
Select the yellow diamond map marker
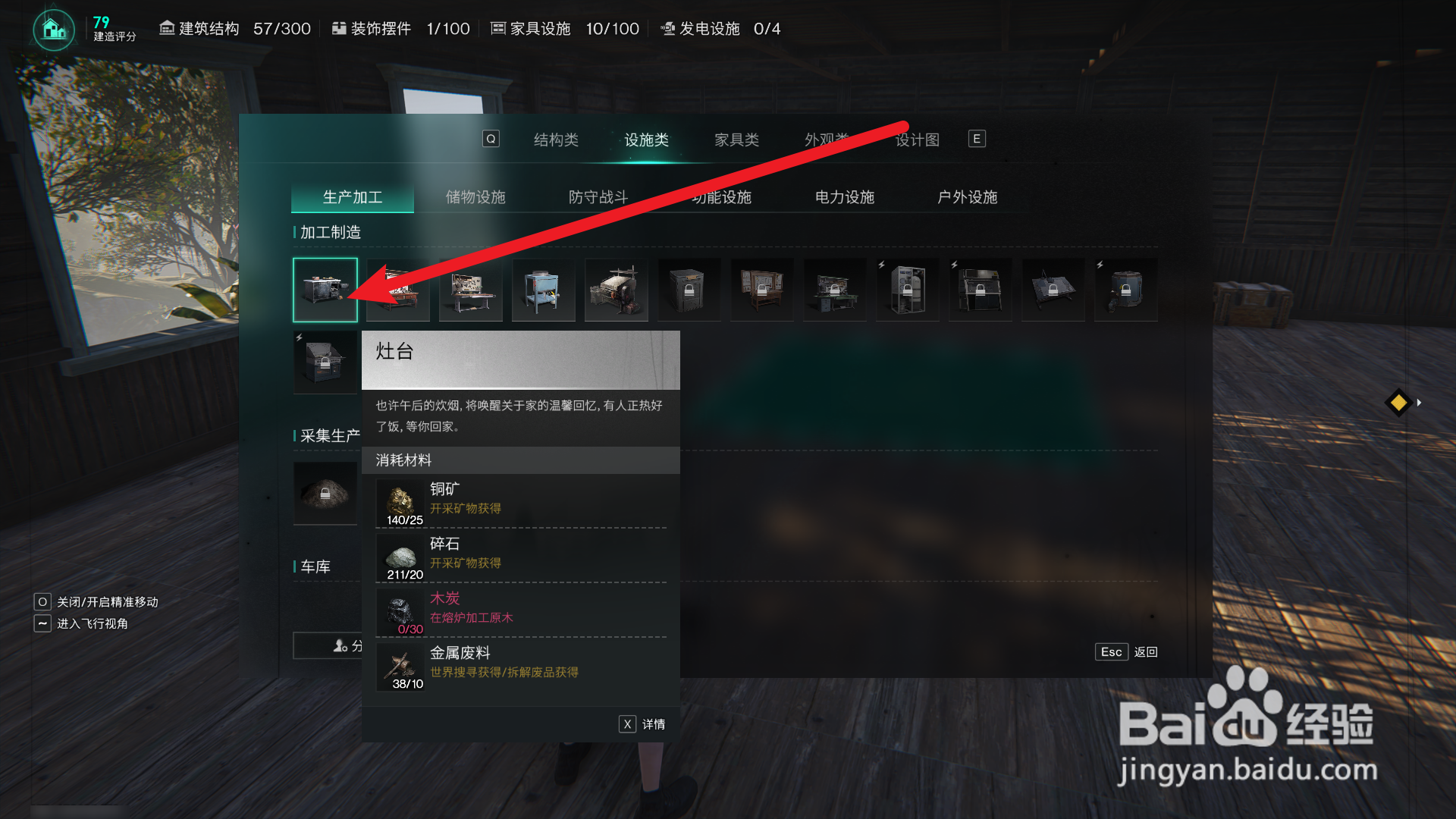[1399, 403]
